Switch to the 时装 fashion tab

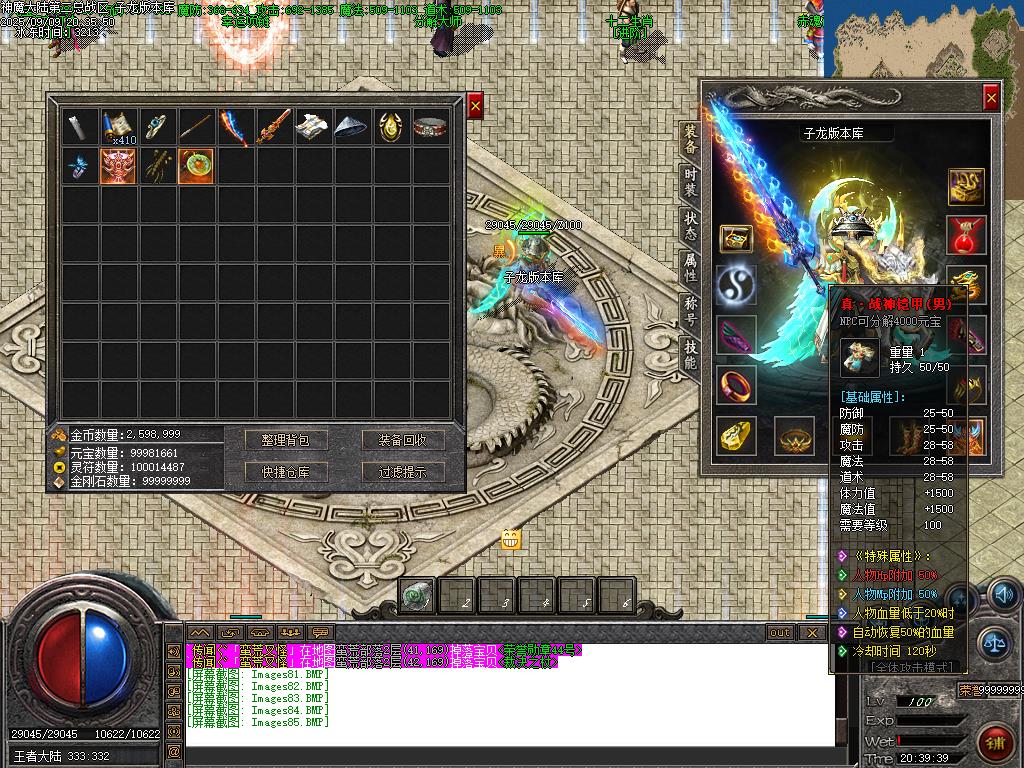pos(691,183)
